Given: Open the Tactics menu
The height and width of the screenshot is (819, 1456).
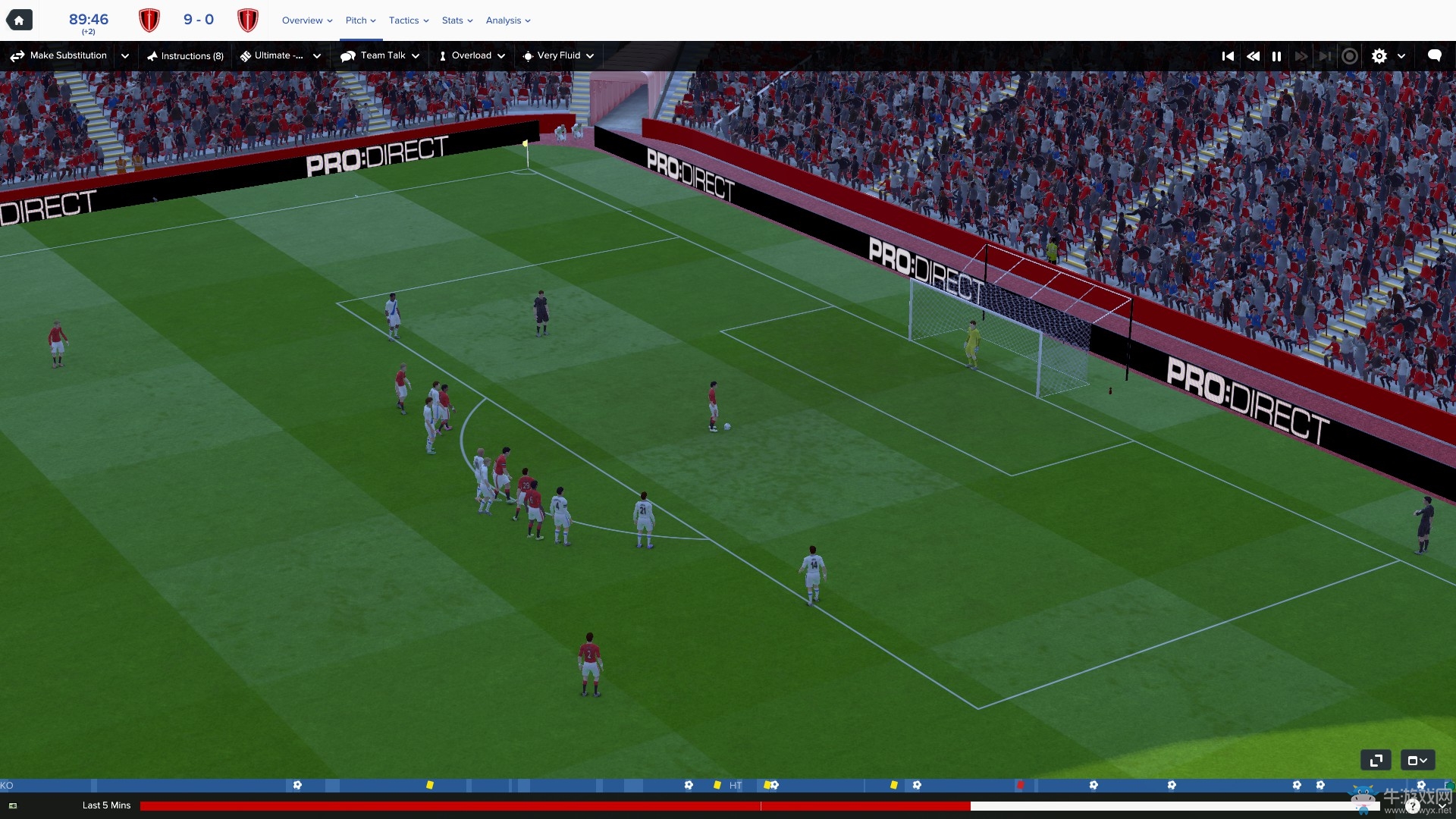Looking at the screenshot, I should click(x=409, y=20).
